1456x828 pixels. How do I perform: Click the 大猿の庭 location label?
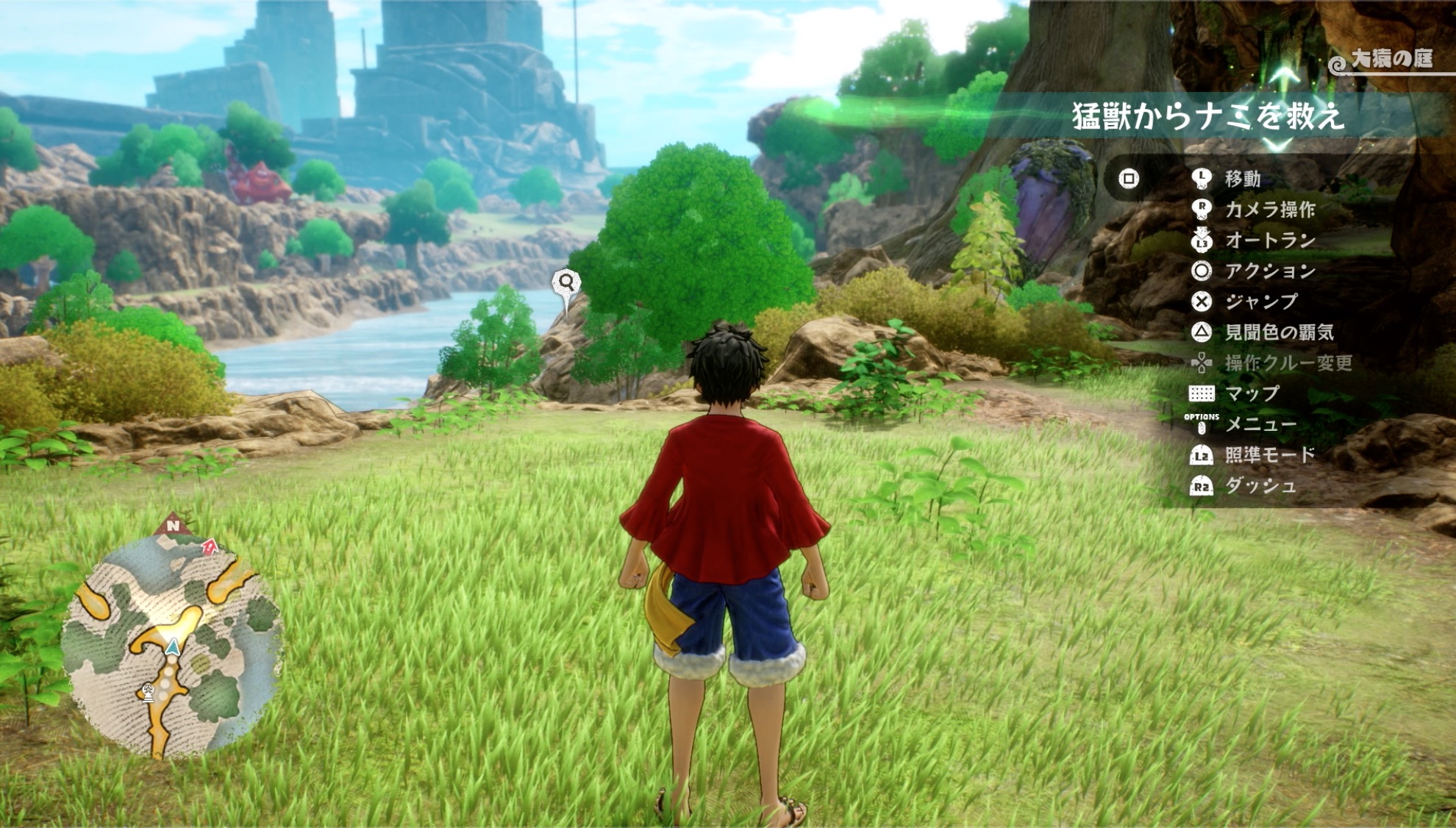(x=1390, y=59)
